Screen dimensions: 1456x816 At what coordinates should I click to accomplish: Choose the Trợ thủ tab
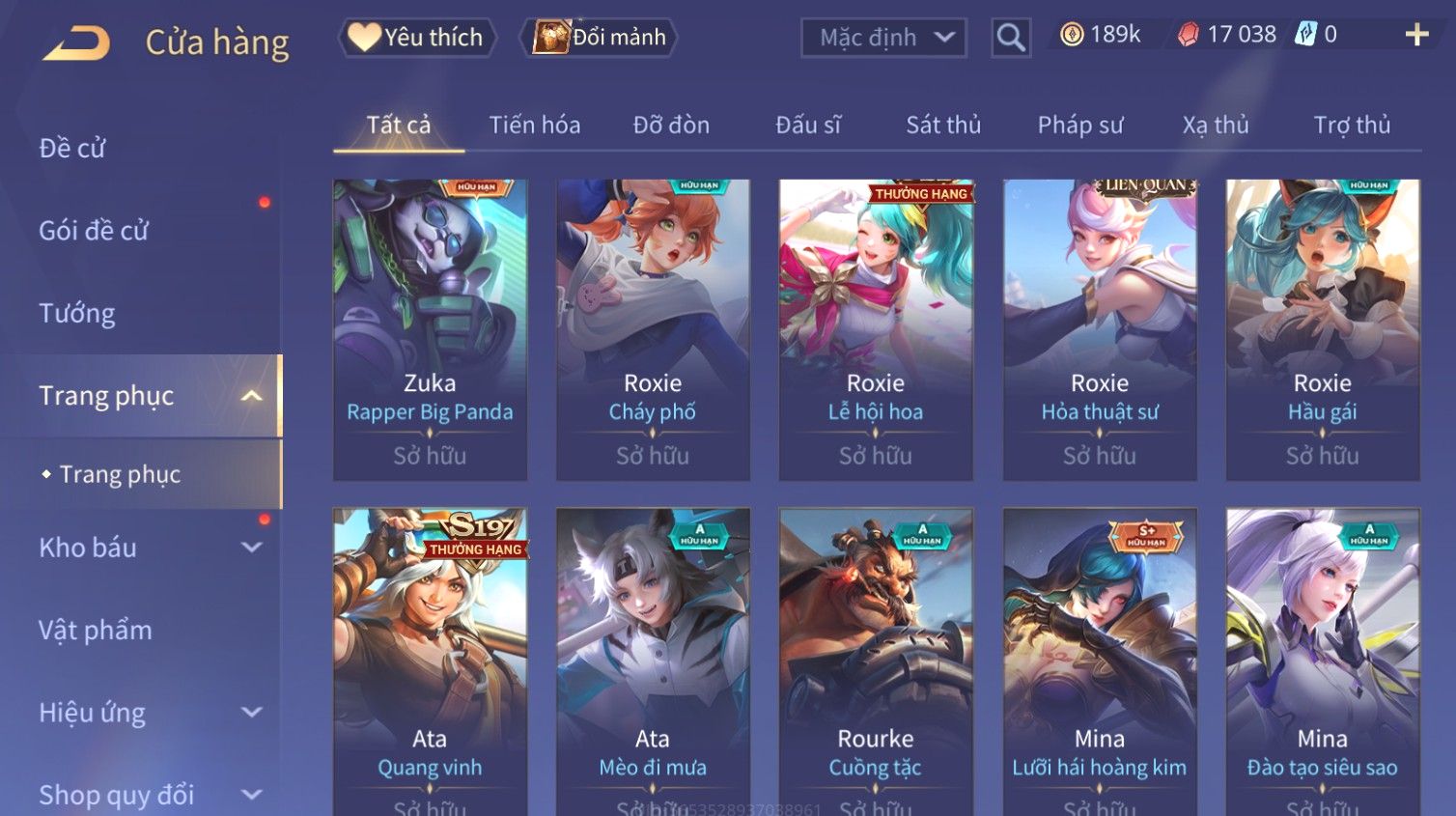1352,126
